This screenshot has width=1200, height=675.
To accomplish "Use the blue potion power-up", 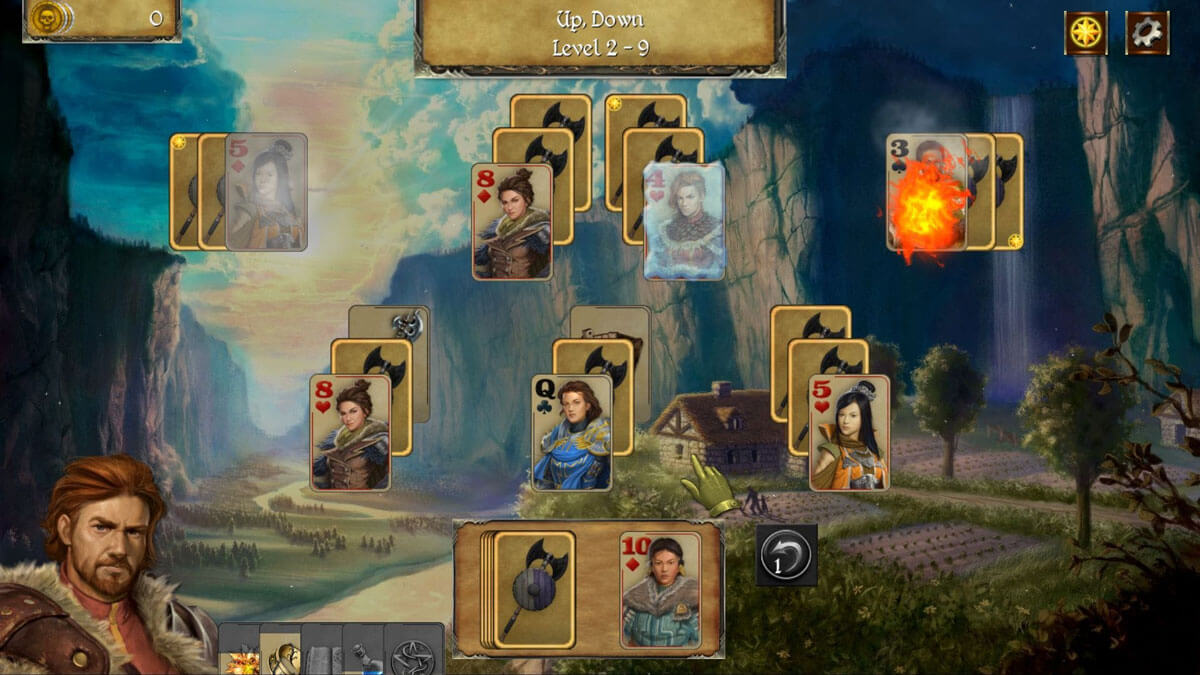I will click(x=363, y=656).
